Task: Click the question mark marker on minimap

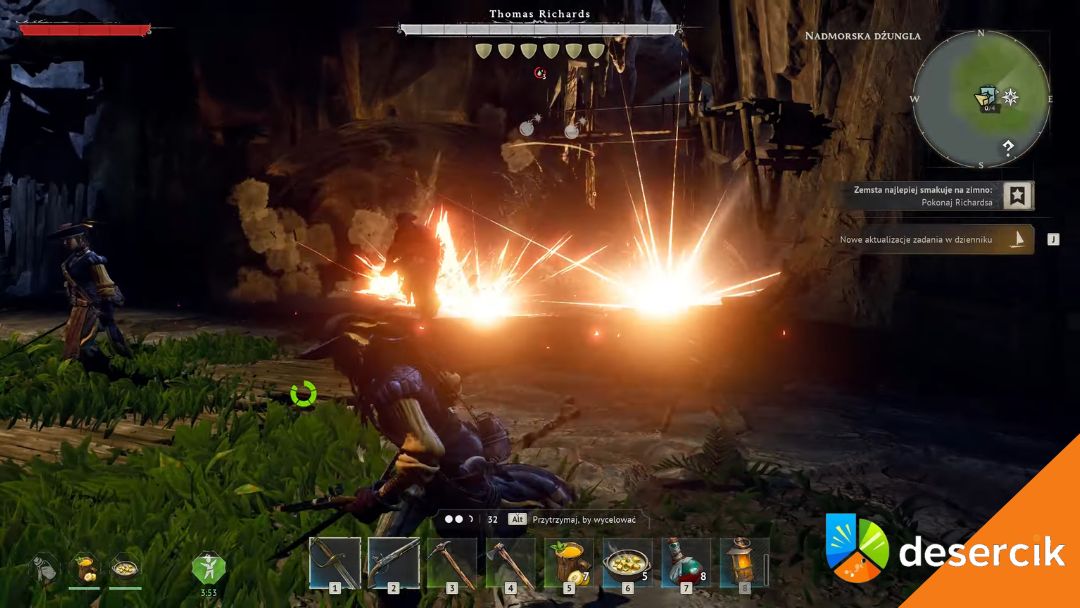Action: [1008, 148]
